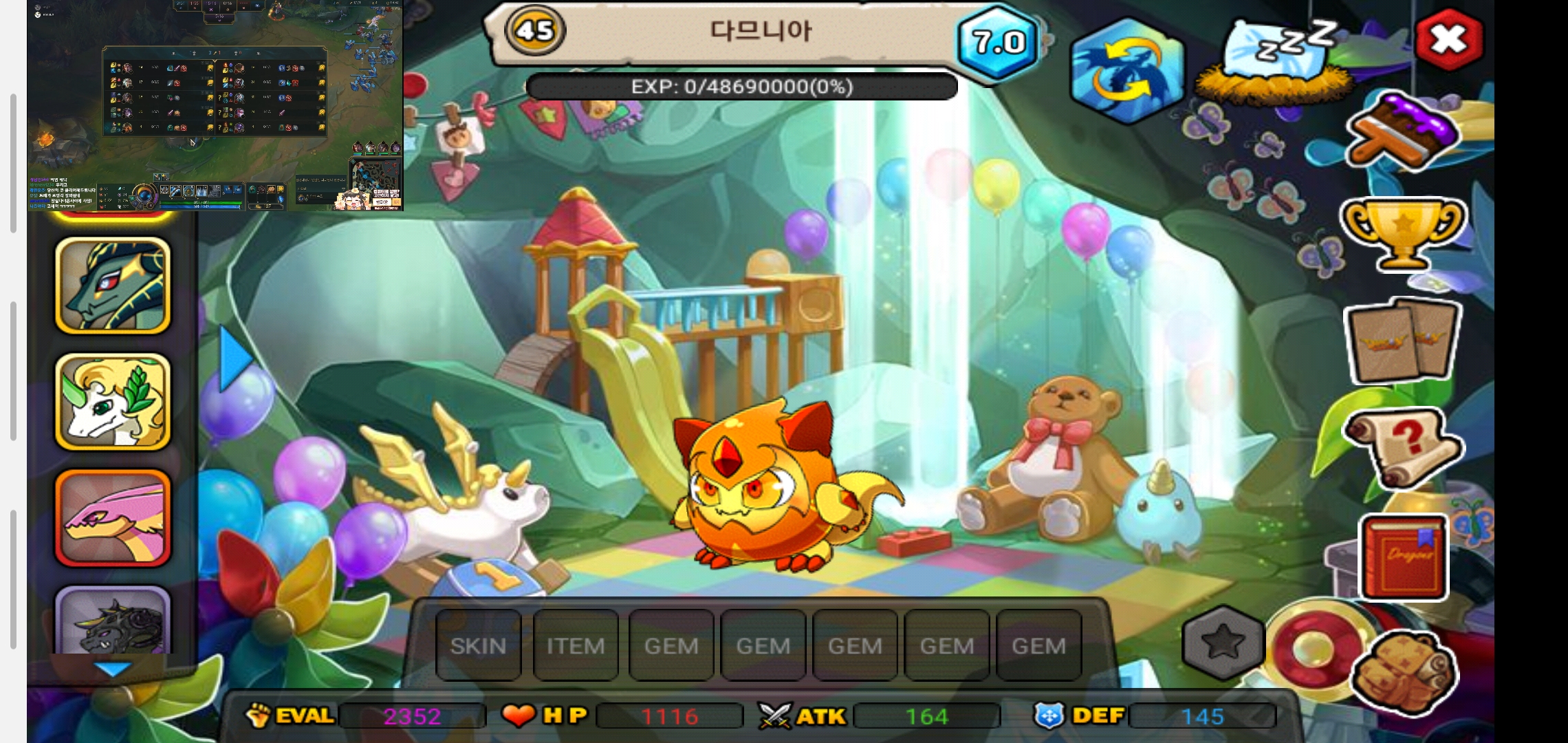Close the dragon screen with red X
The height and width of the screenshot is (743, 1568).
(x=1450, y=40)
